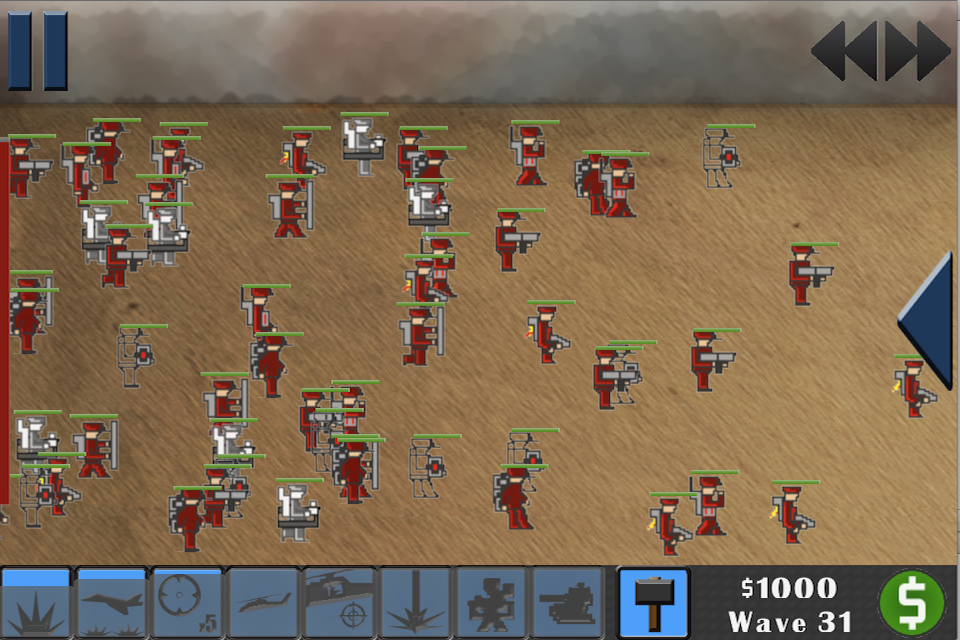
Task: Select the tank unit icon
Action: click(567, 603)
